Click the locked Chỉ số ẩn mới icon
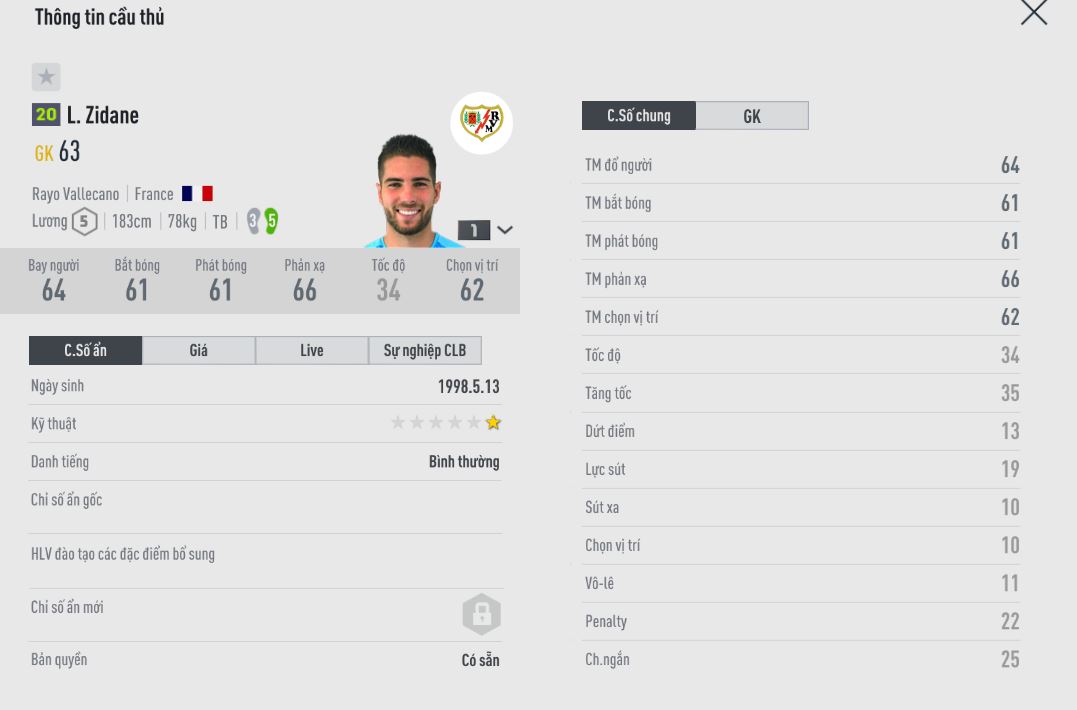 [x=481, y=614]
